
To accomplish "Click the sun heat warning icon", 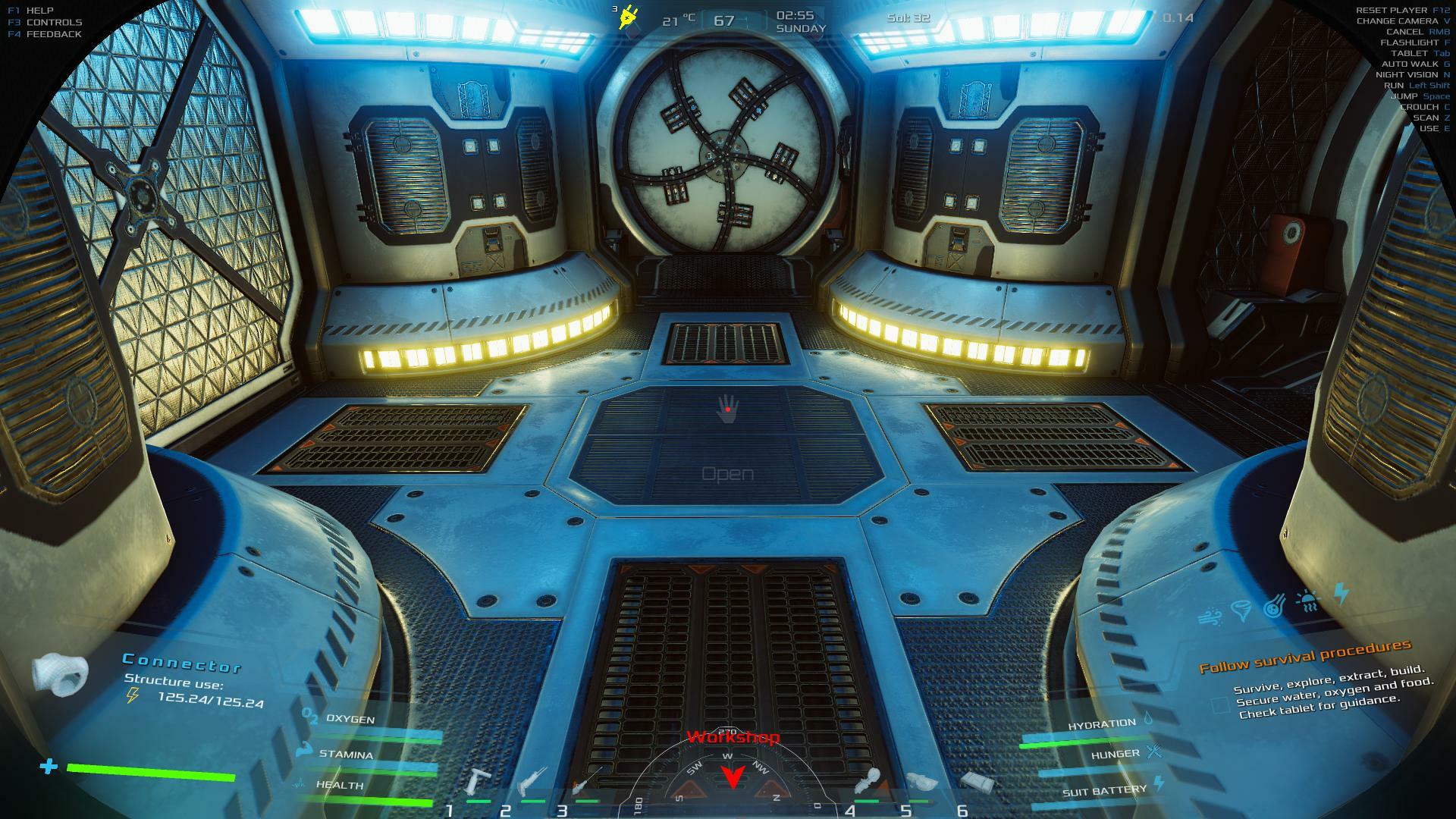I will point(1308,601).
